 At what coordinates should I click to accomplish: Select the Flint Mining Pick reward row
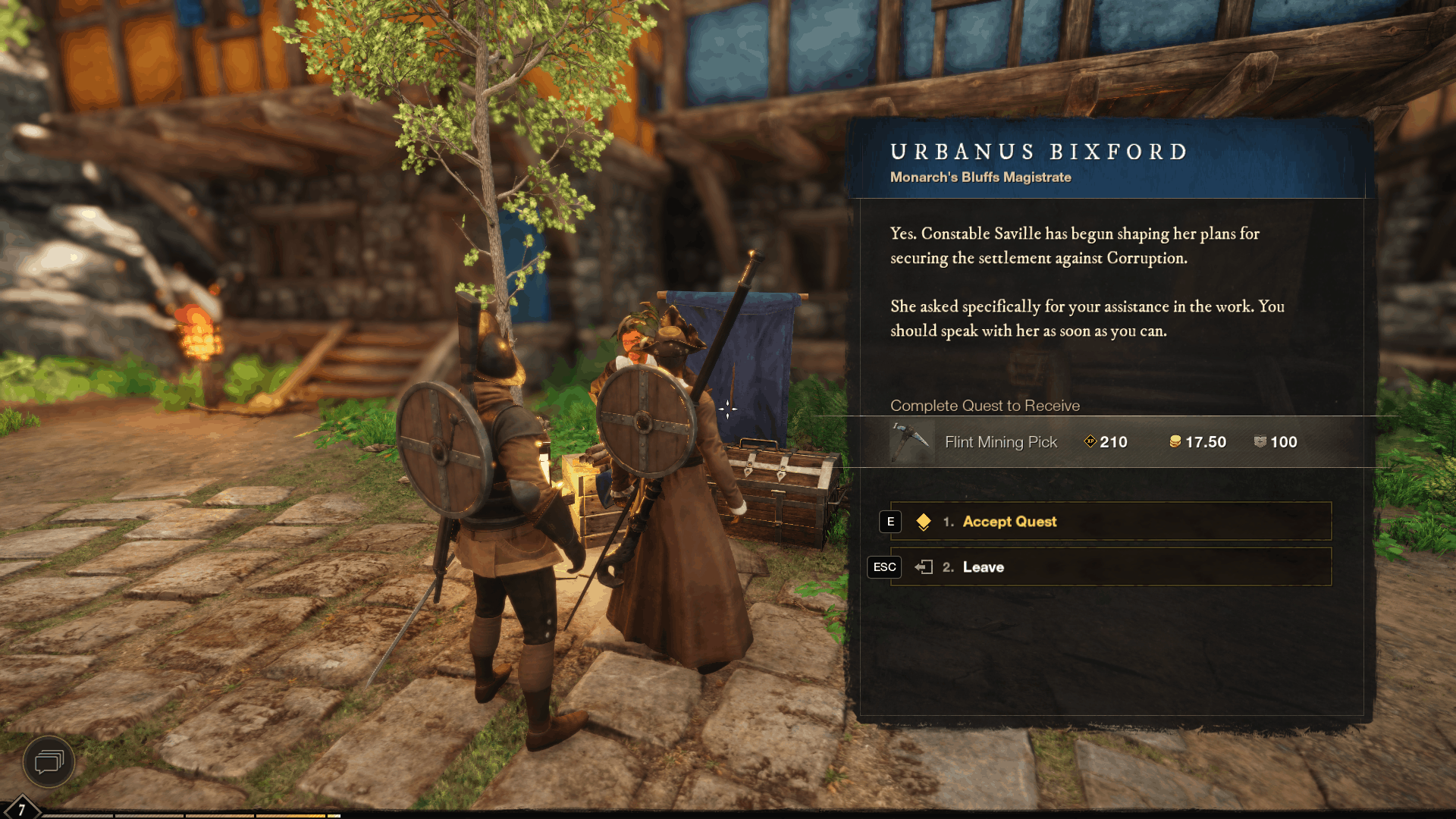[x=1001, y=442]
